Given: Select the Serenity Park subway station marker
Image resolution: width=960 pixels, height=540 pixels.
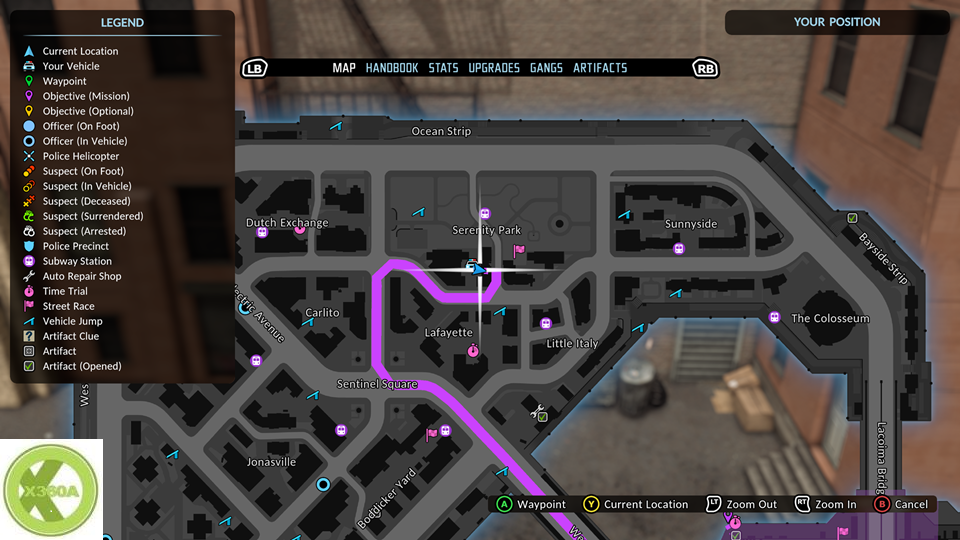Looking at the screenshot, I should pos(485,213).
